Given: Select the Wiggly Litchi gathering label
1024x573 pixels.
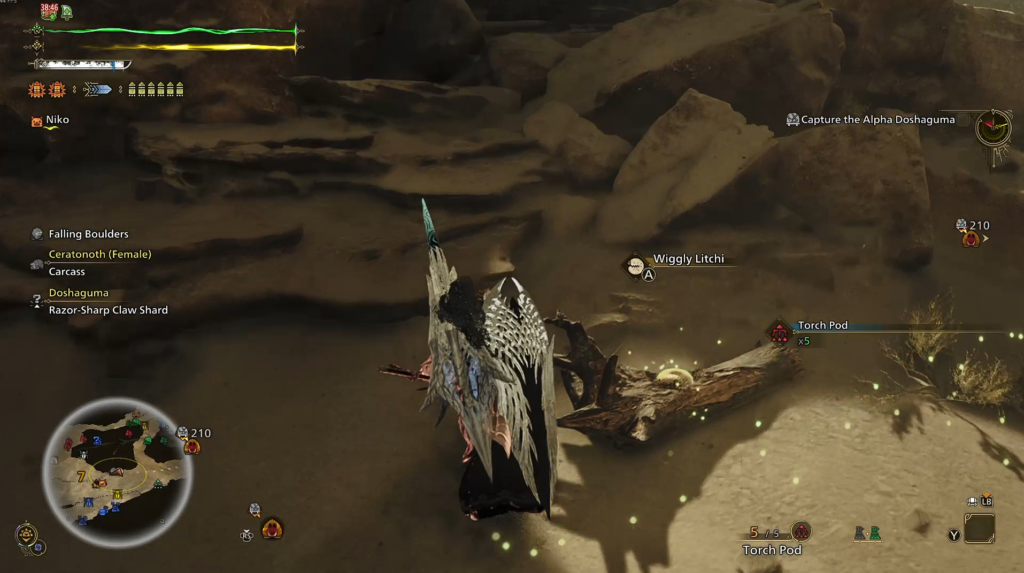Looking at the screenshot, I should pos(688,260).
